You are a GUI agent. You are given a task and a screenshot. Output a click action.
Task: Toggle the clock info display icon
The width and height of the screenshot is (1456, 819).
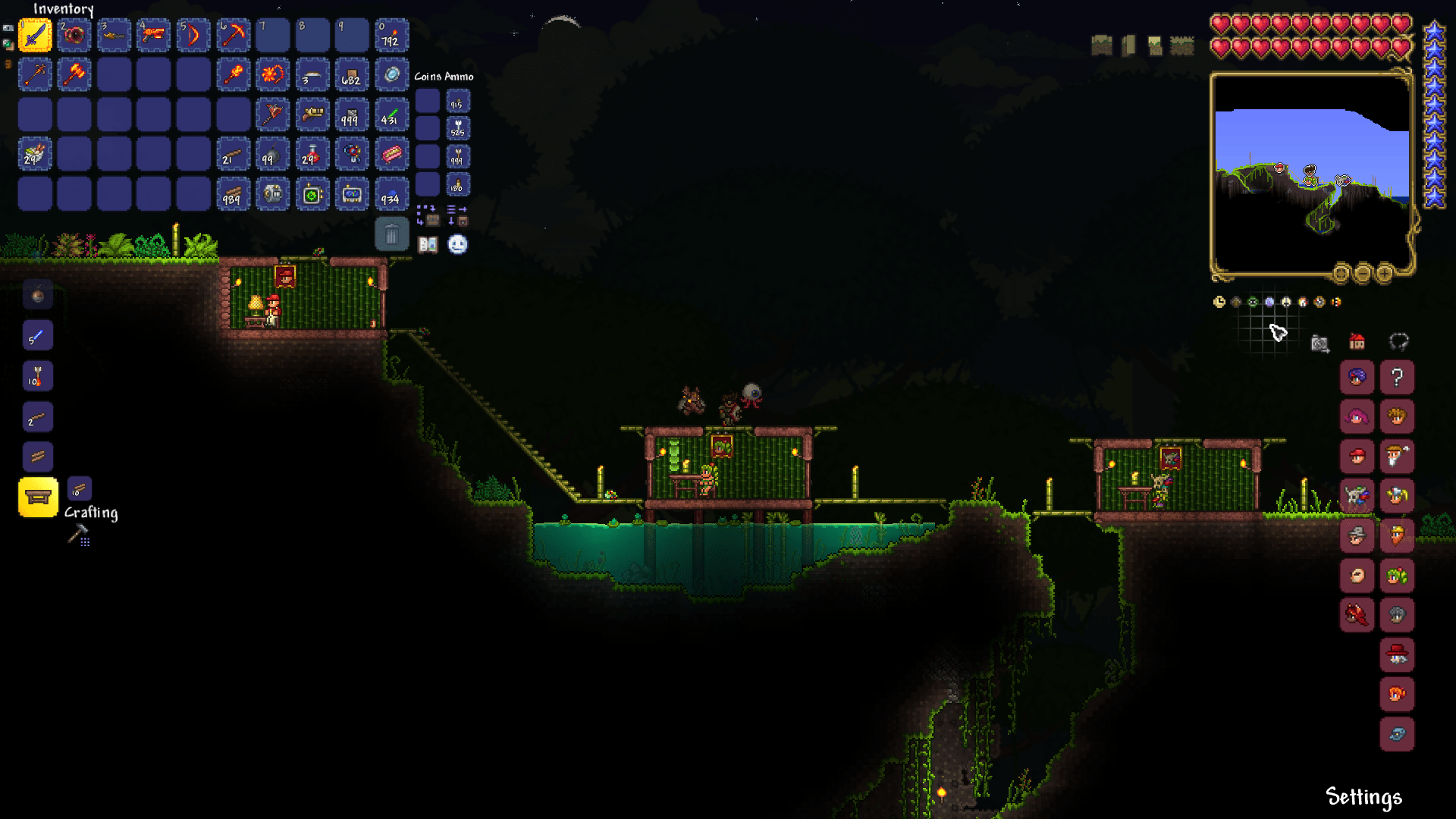tap(1219, 302)
